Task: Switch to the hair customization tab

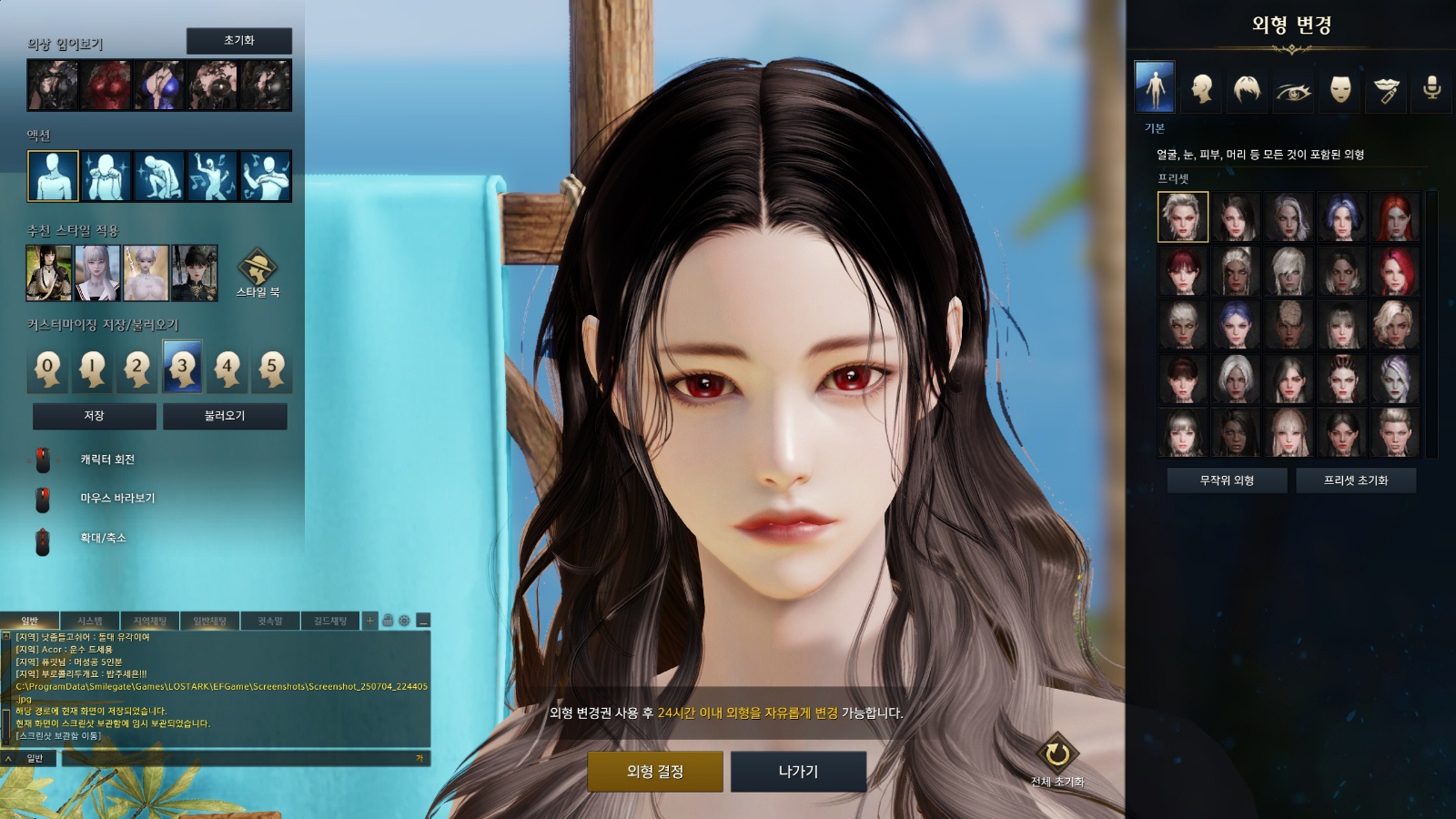Action: pyautogui.click(x=1247, y=88)
